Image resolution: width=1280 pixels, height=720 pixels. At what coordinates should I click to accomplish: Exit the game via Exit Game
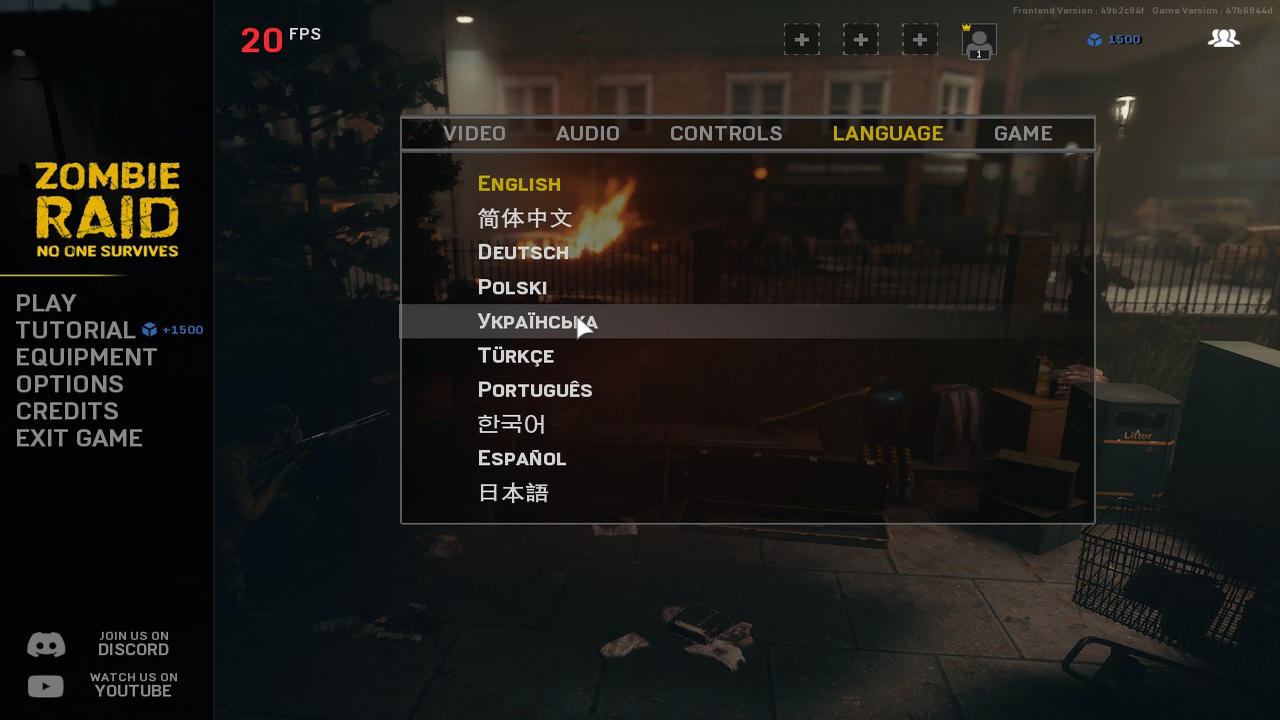pos(79,438)
